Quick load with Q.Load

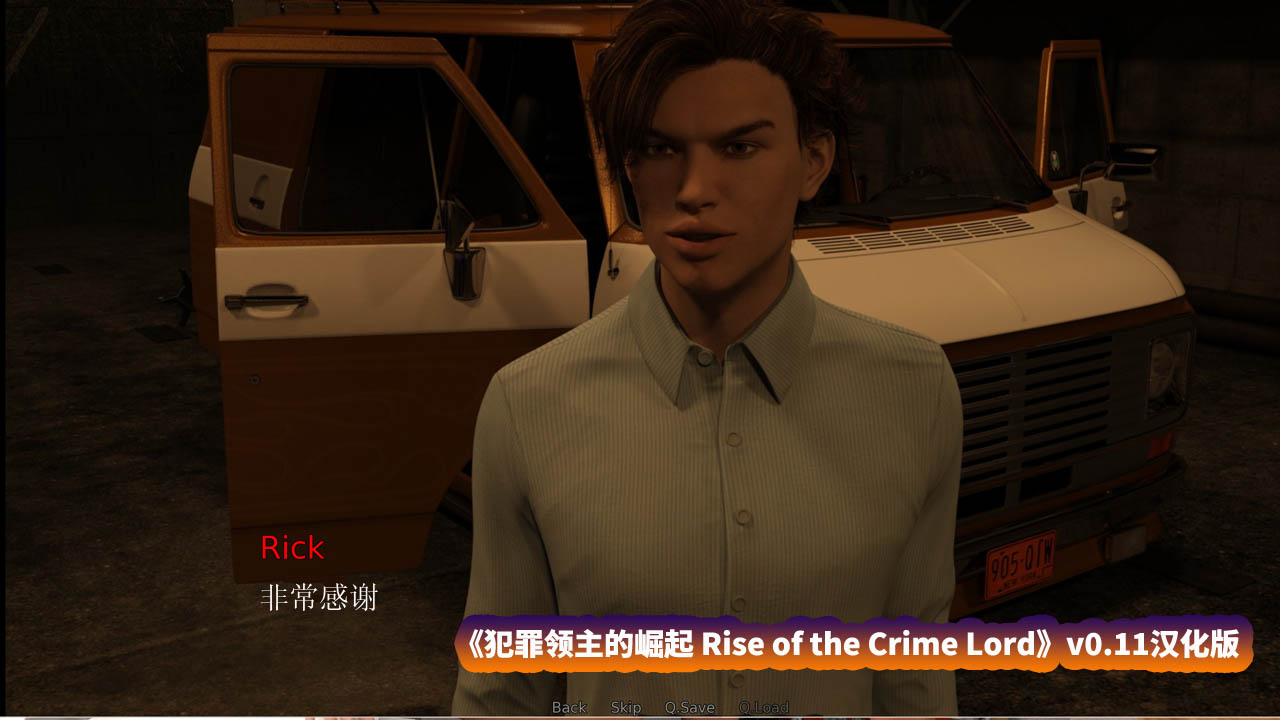764,707
